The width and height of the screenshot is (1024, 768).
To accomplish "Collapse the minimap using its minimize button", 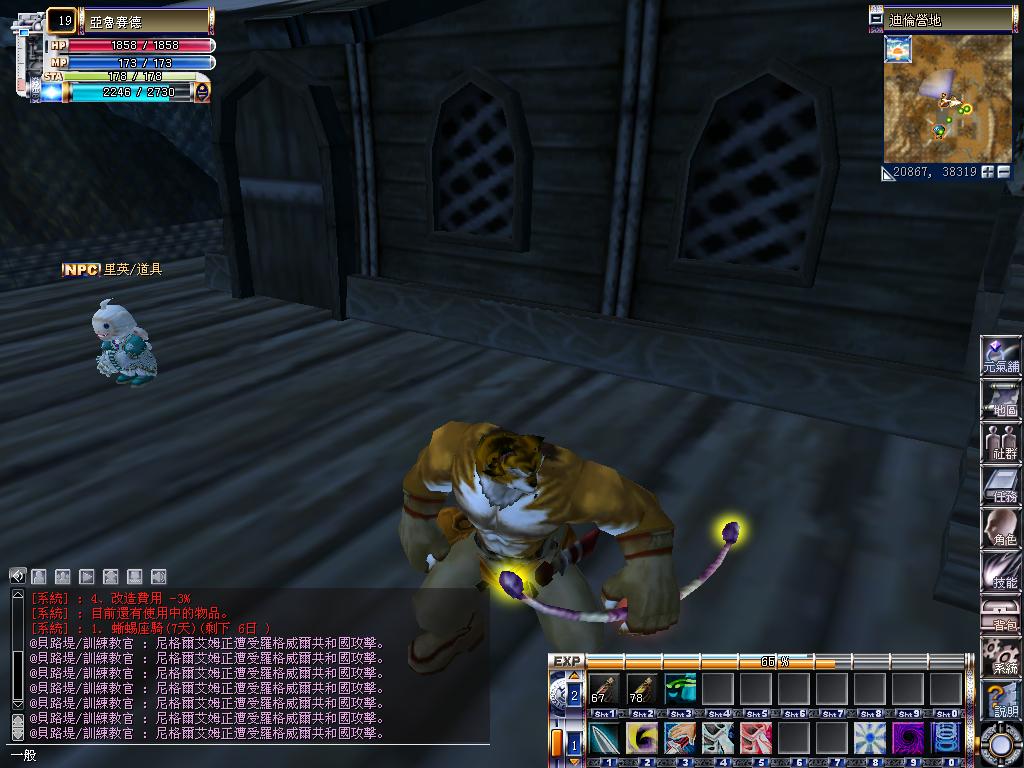I will (x=877, y=19).
